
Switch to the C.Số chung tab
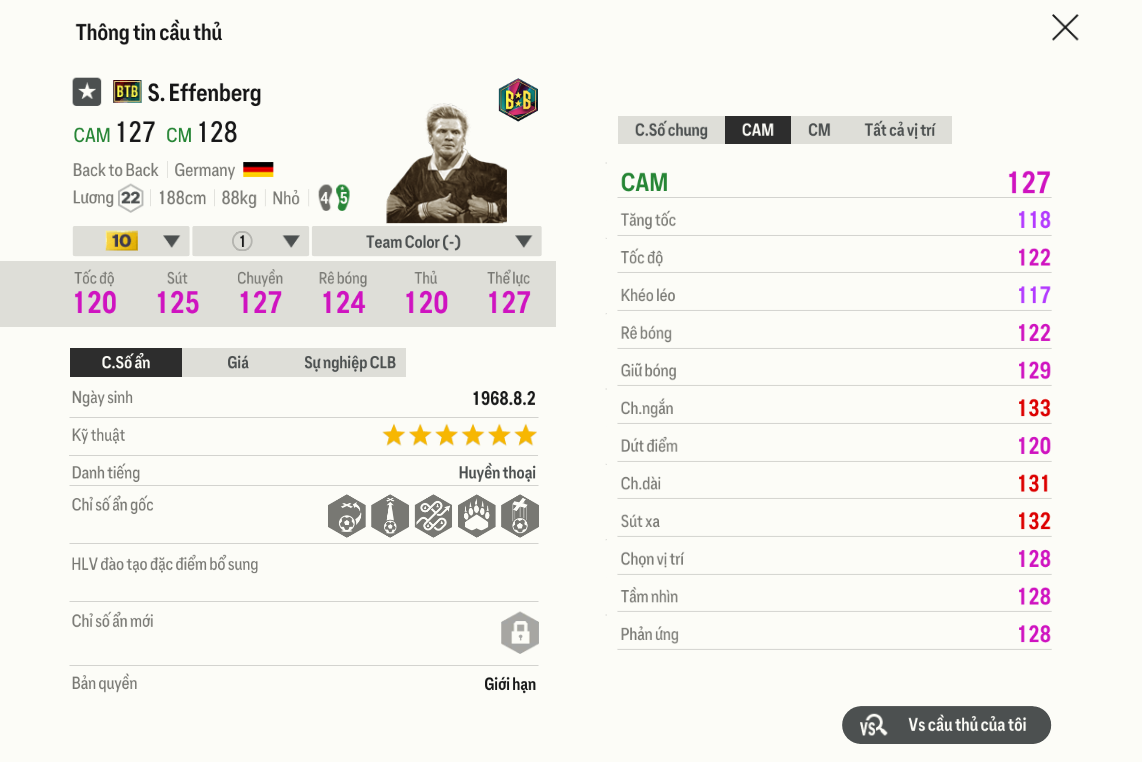coord(671,130)
